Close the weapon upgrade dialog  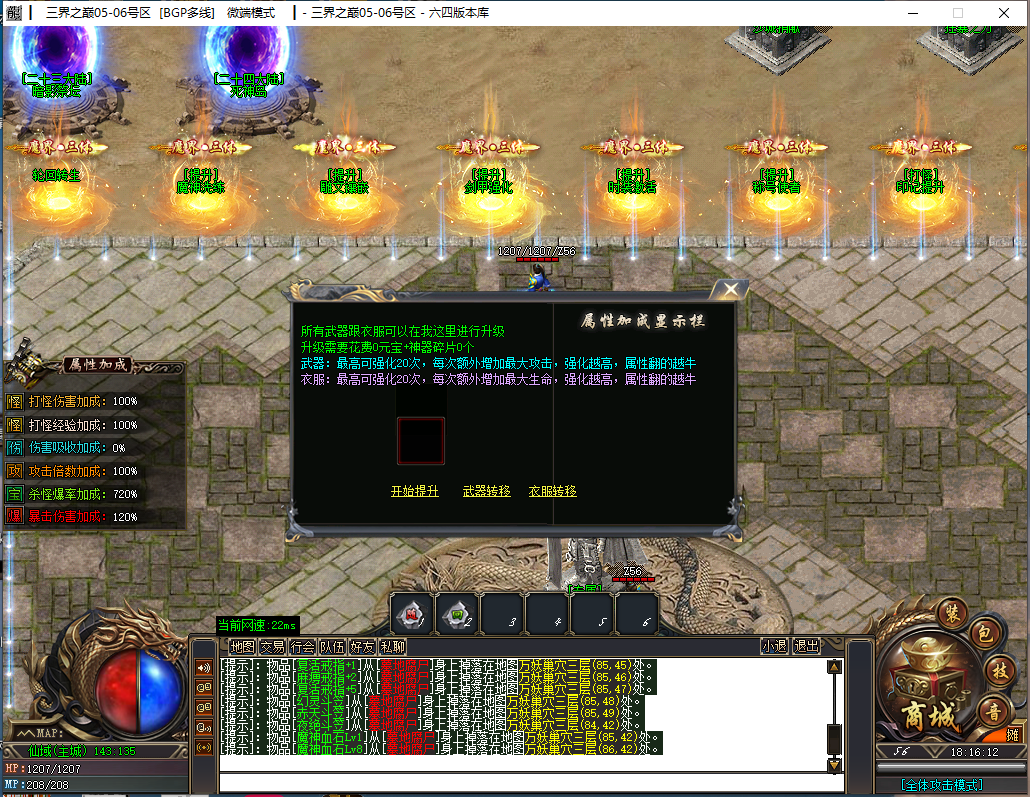(x=731, y=290)
